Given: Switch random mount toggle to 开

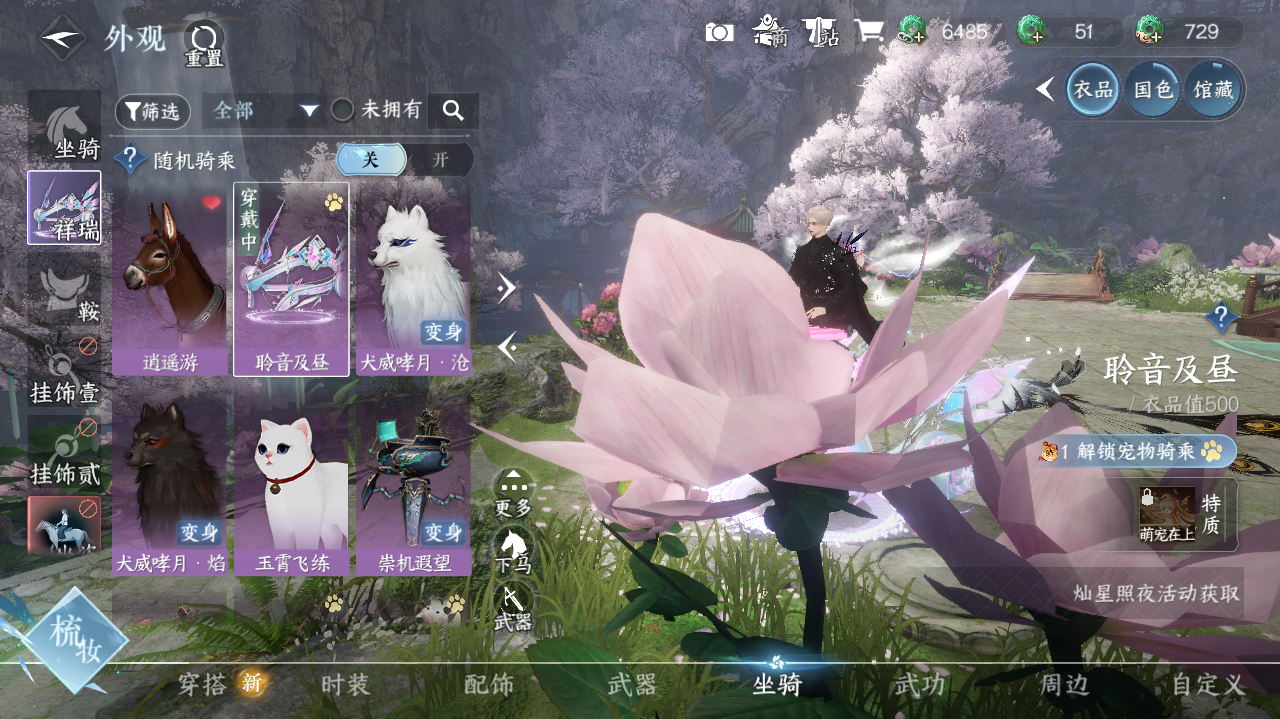Looking at the screenshot, I should (440, 160).
